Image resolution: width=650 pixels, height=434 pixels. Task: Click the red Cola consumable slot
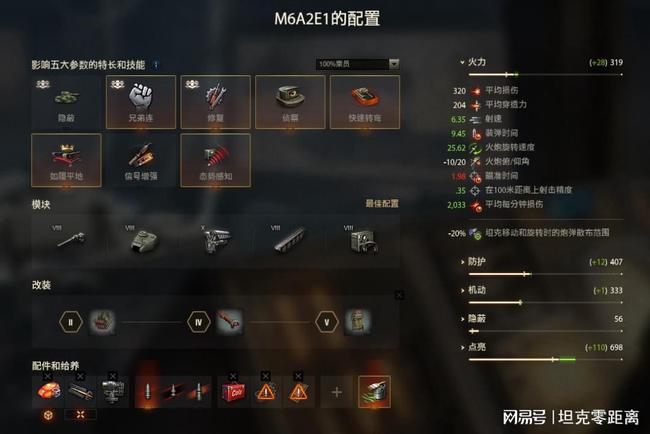(x=234, y=392)
